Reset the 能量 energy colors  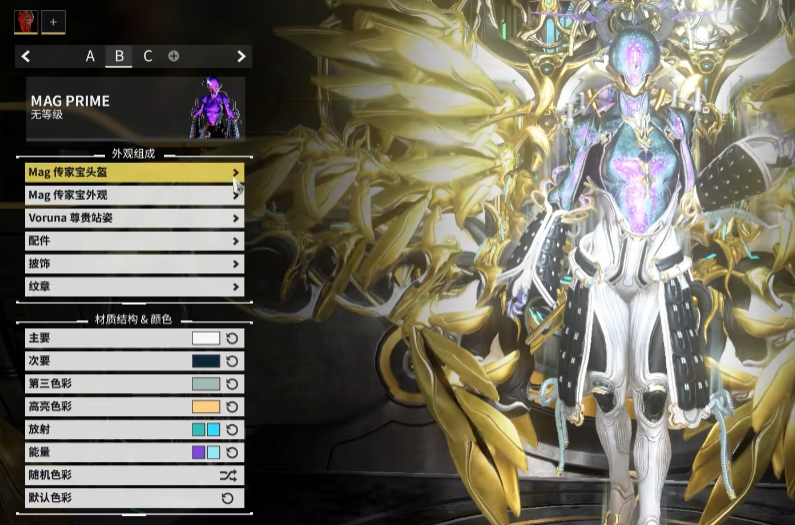(232, 453)
